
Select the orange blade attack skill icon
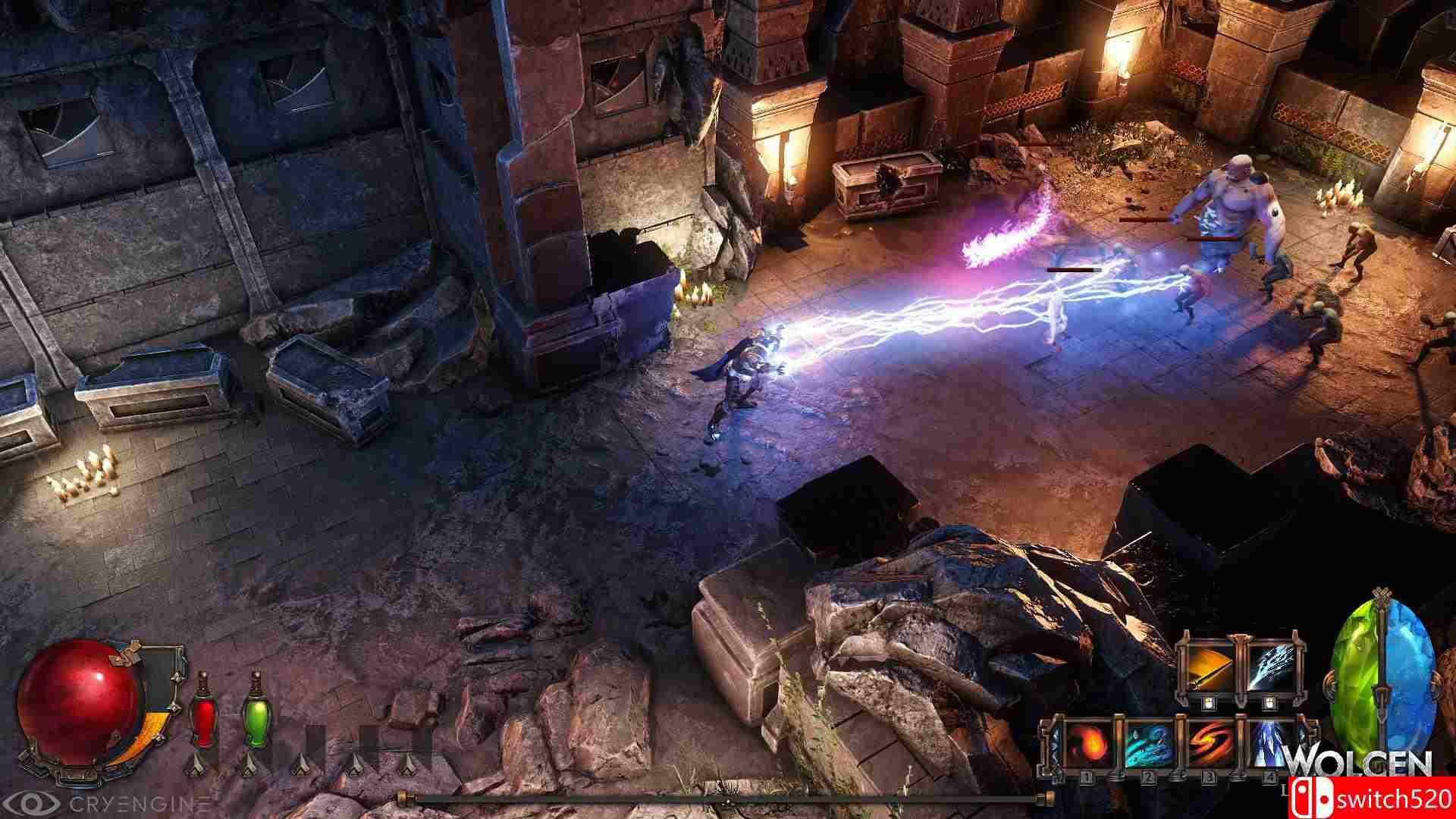click(x=1210, y=670)
